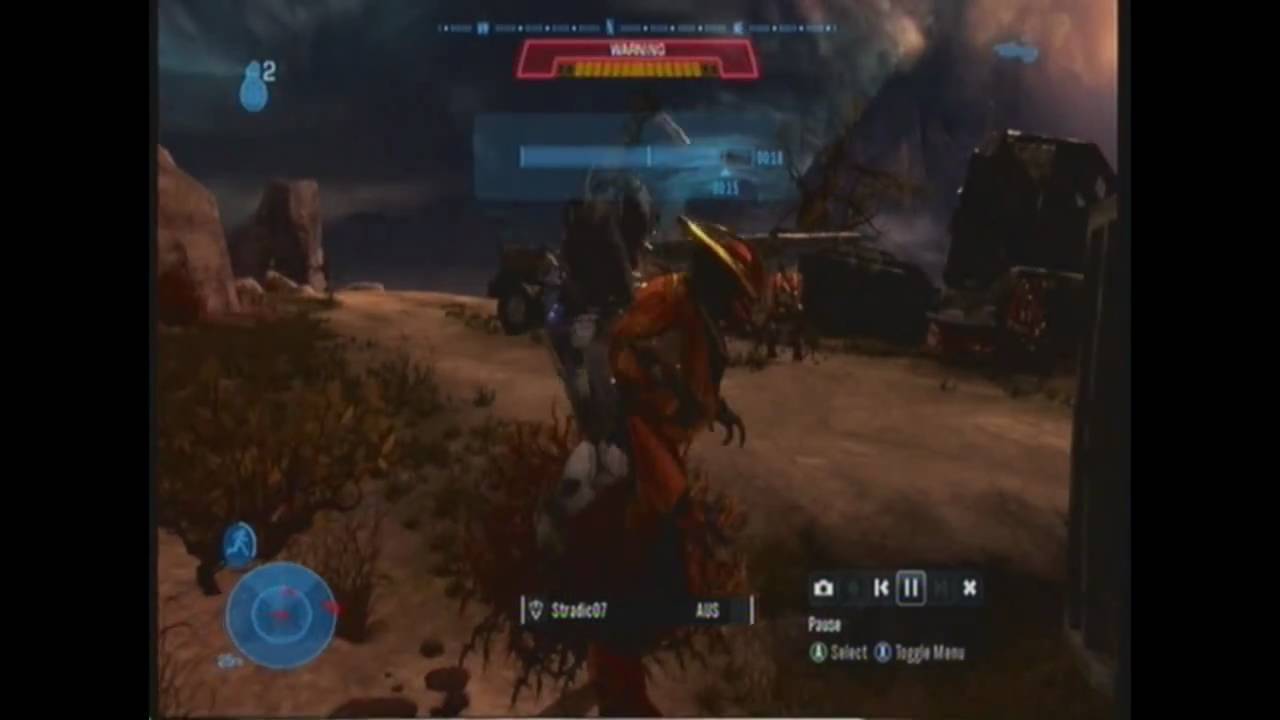The width and height of the screenshot is (1280, 720).
Task: Pause the theater film playback
Action: tap(911, 588)
